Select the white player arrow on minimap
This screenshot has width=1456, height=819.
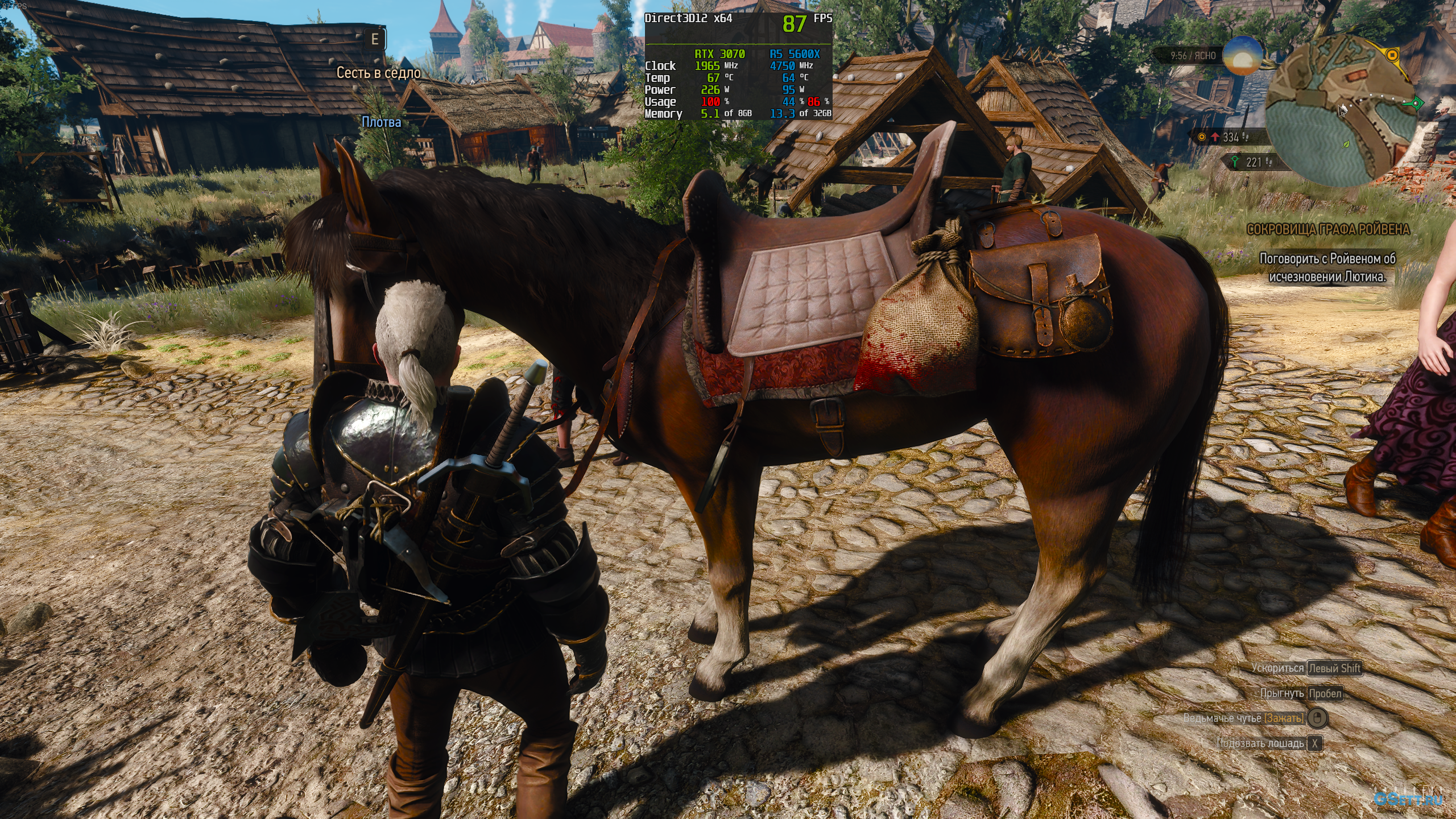click(1343, 110)
